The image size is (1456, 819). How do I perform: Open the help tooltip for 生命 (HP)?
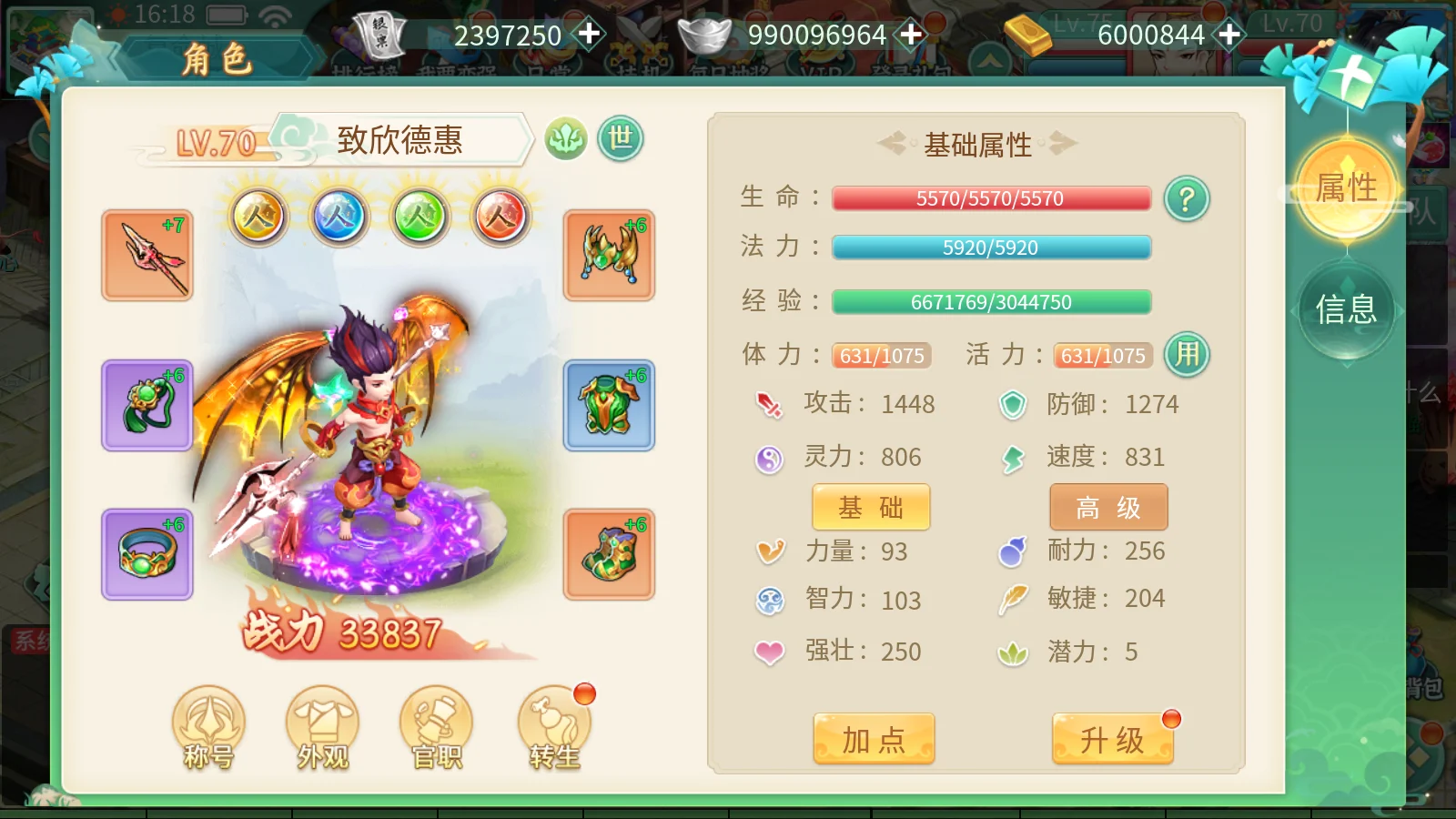tap(1186, 198)
